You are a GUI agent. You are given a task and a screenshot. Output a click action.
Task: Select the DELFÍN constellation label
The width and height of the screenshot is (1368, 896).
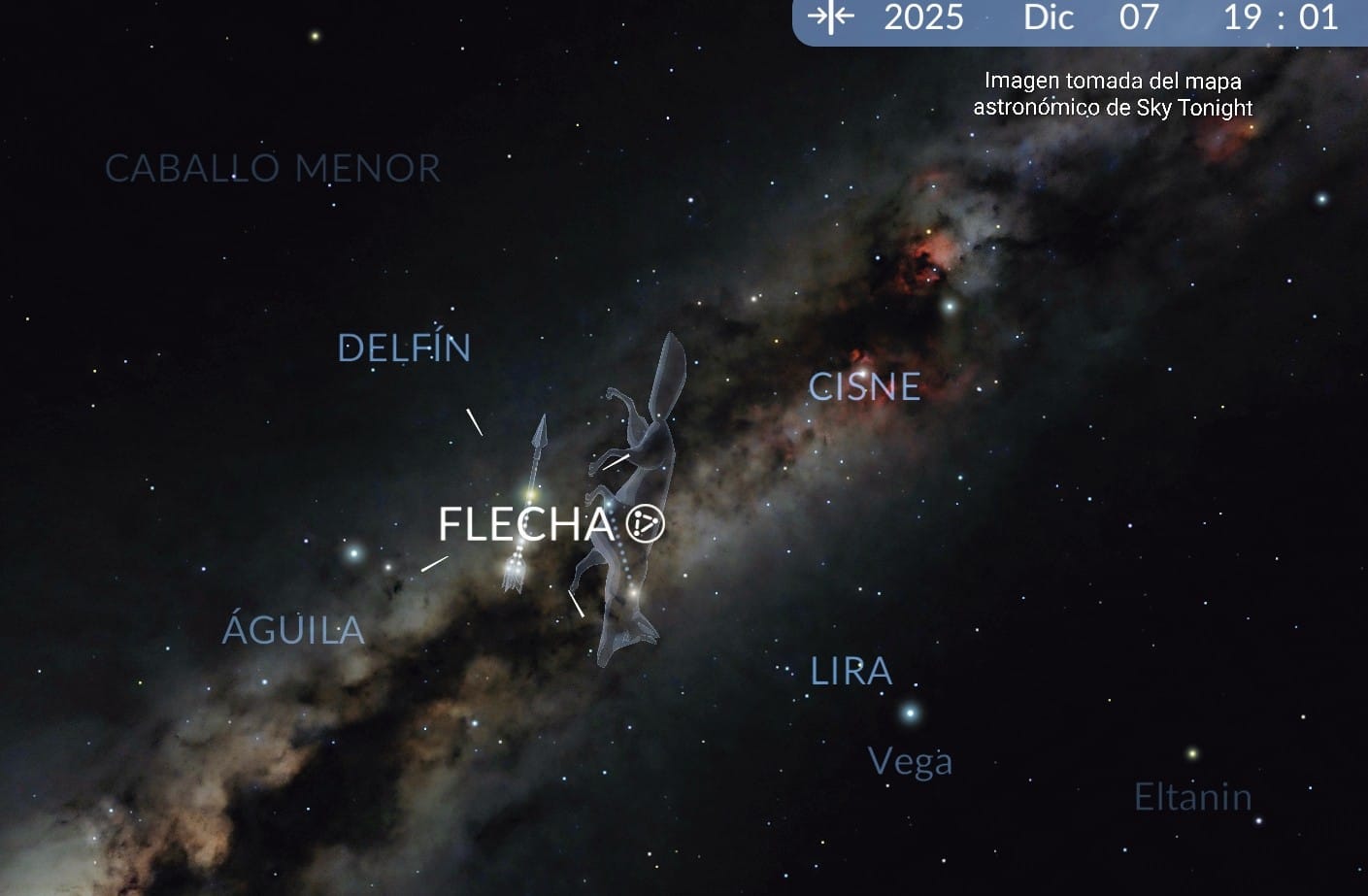[x=404, y=348]
